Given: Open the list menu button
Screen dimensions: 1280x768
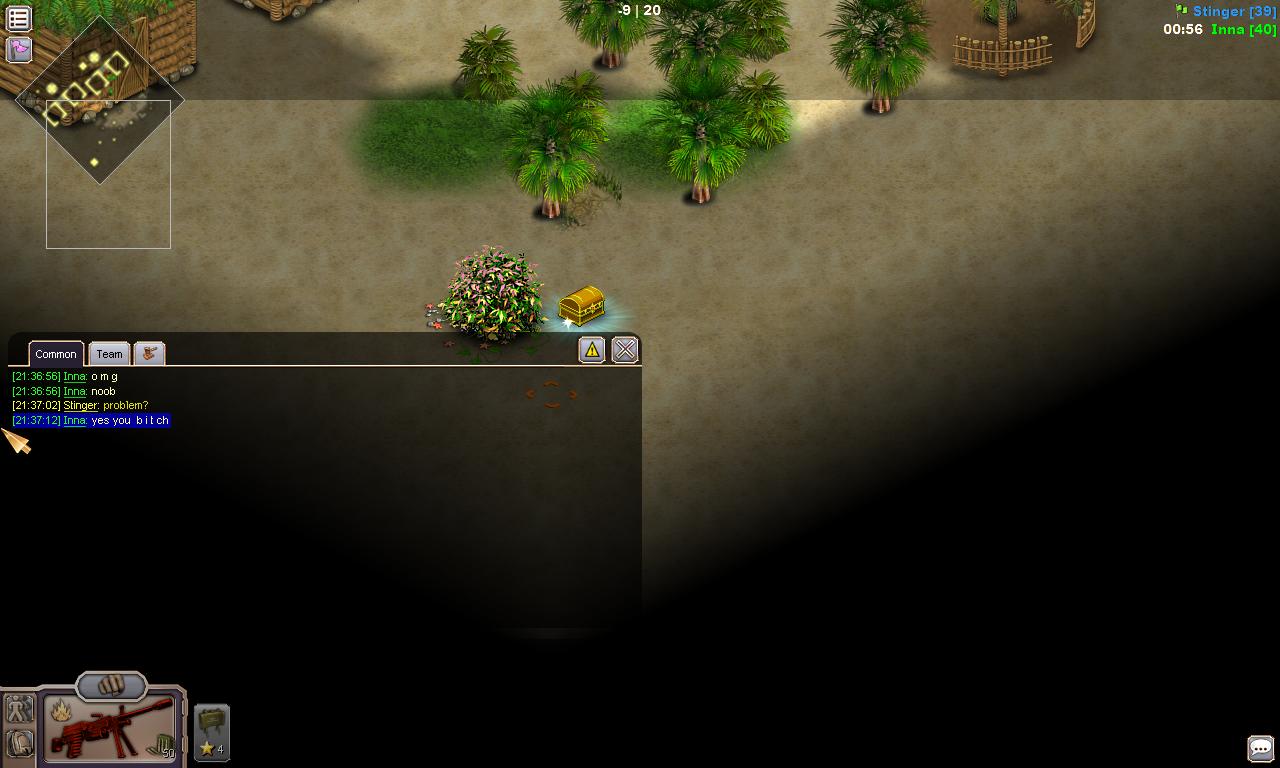Looking at the screenshot, I should (x=19, y=18).
